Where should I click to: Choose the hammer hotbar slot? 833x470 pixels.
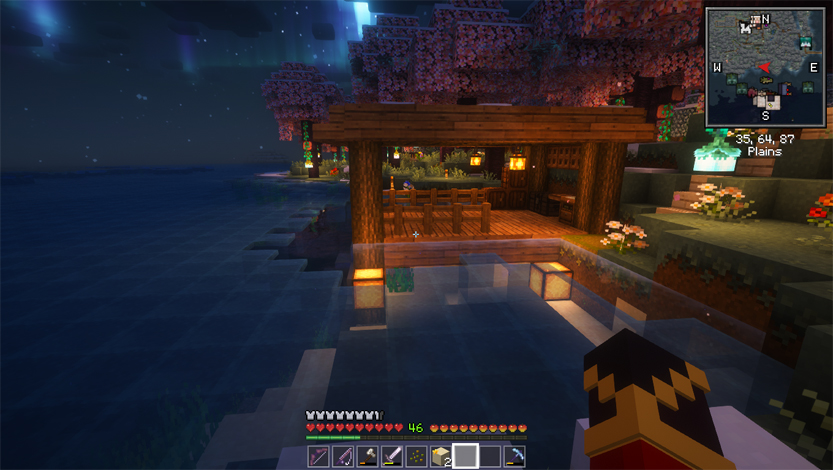[366, 457]
